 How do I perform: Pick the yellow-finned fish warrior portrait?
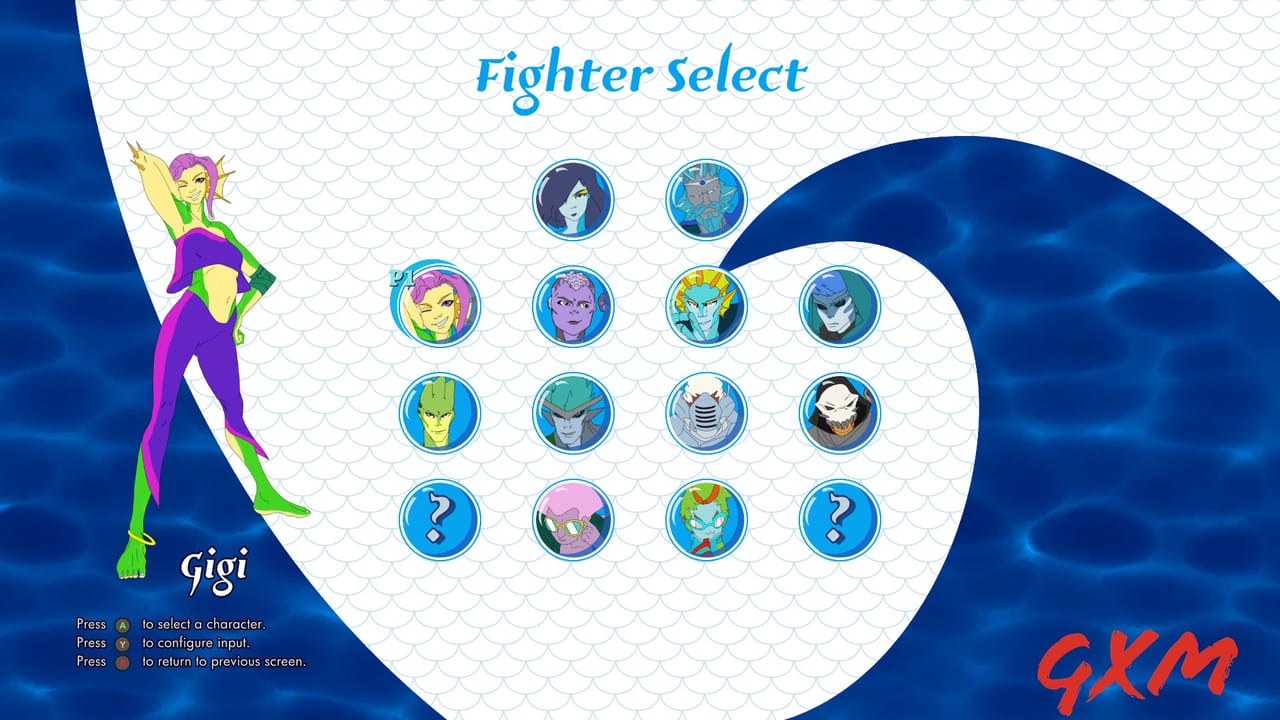(705, 310)
